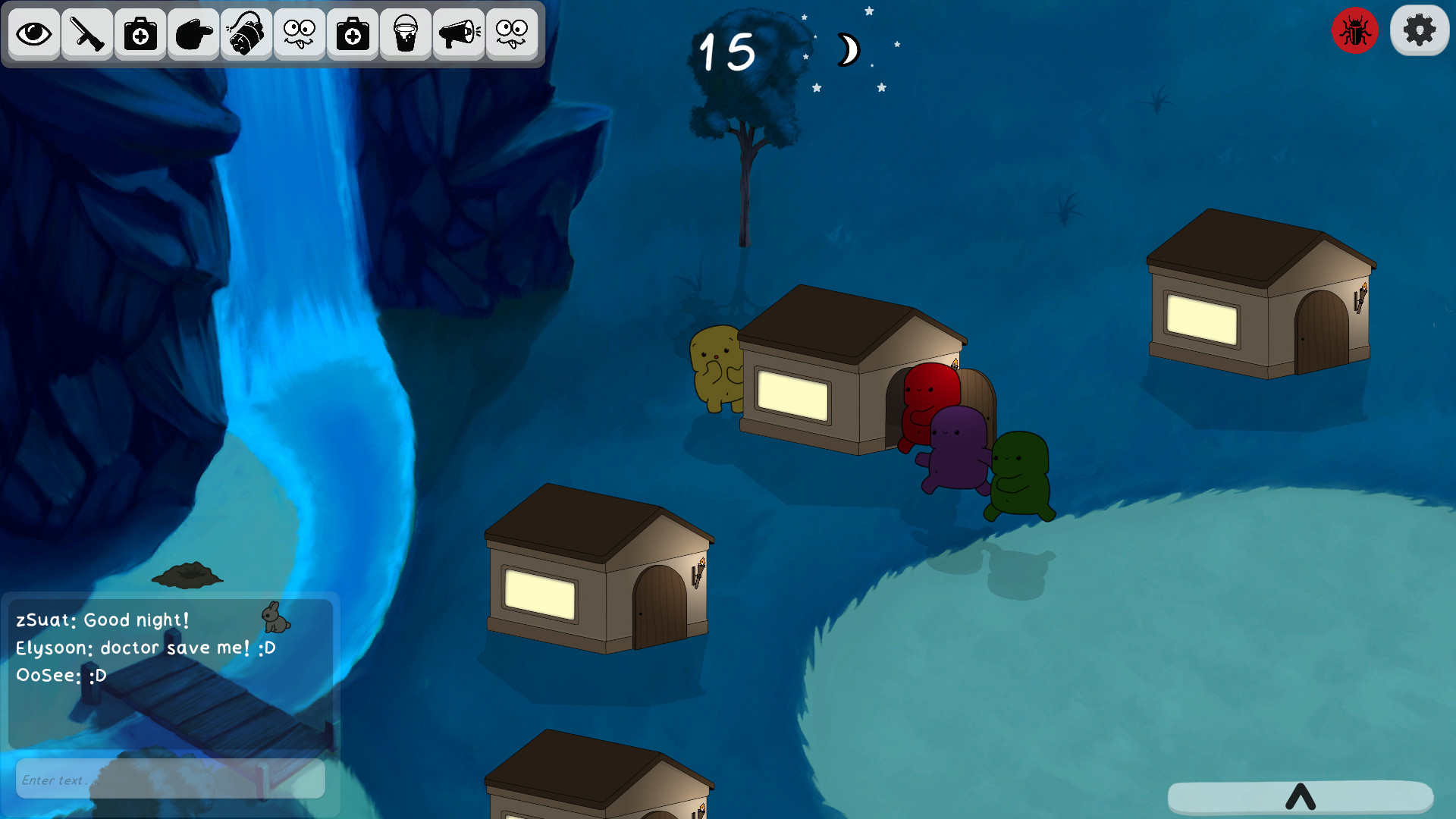Screen dimensions: 1456x819
Task: Click the megaphone role icon
Action: coord(459,34)
